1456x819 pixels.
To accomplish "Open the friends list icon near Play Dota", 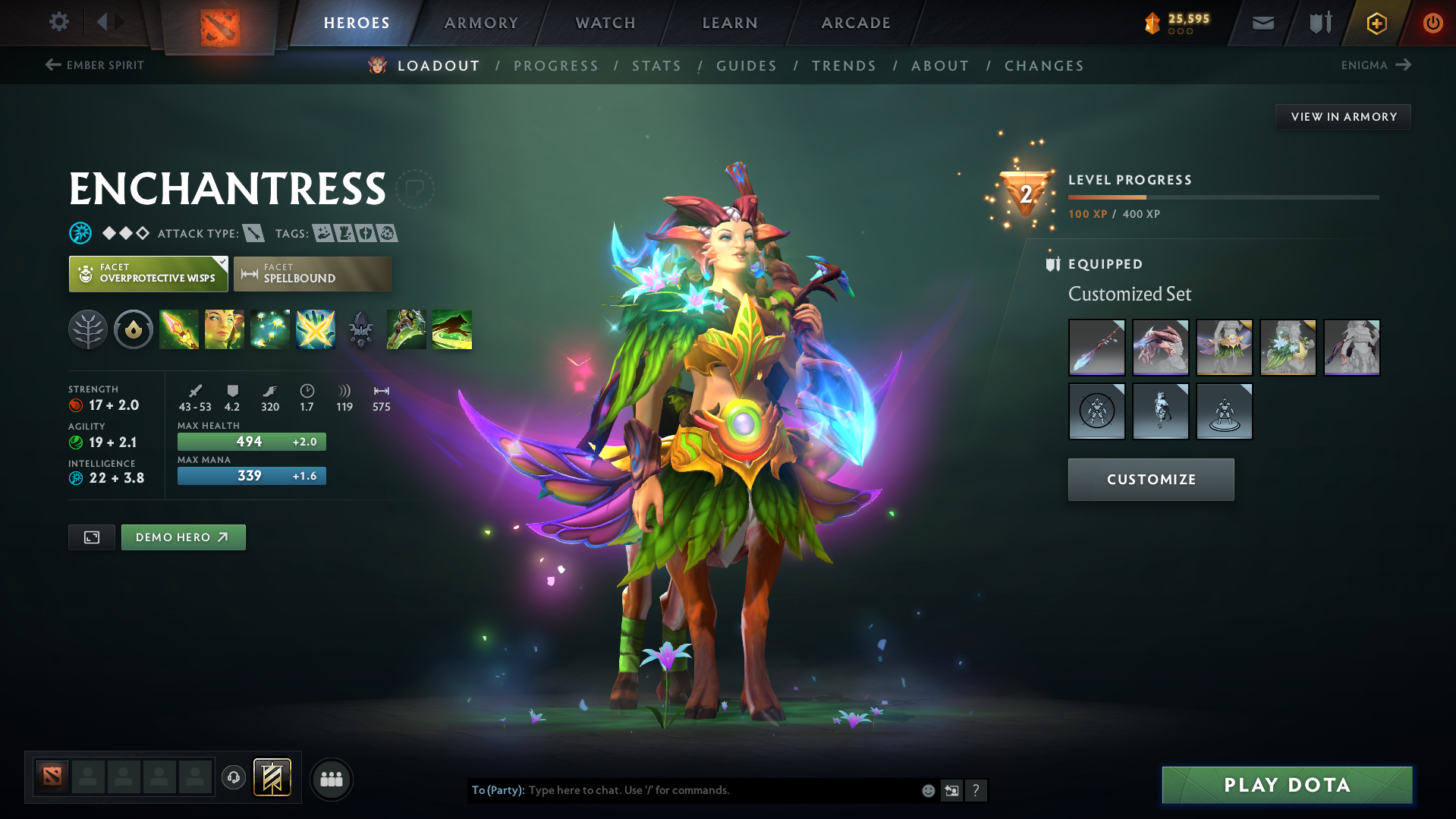I will pos(331,779).
